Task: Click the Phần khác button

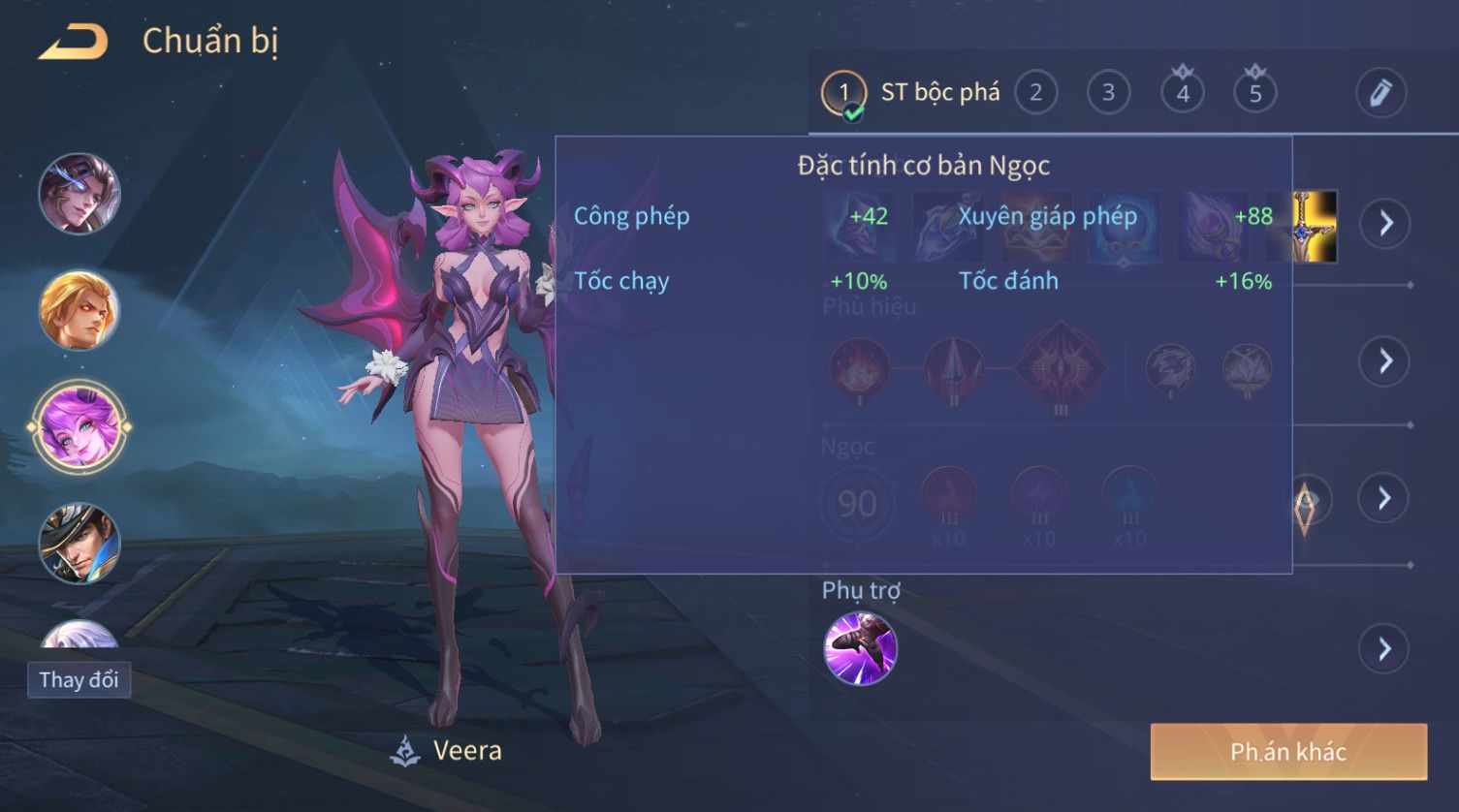Action: coord(1288,752)
